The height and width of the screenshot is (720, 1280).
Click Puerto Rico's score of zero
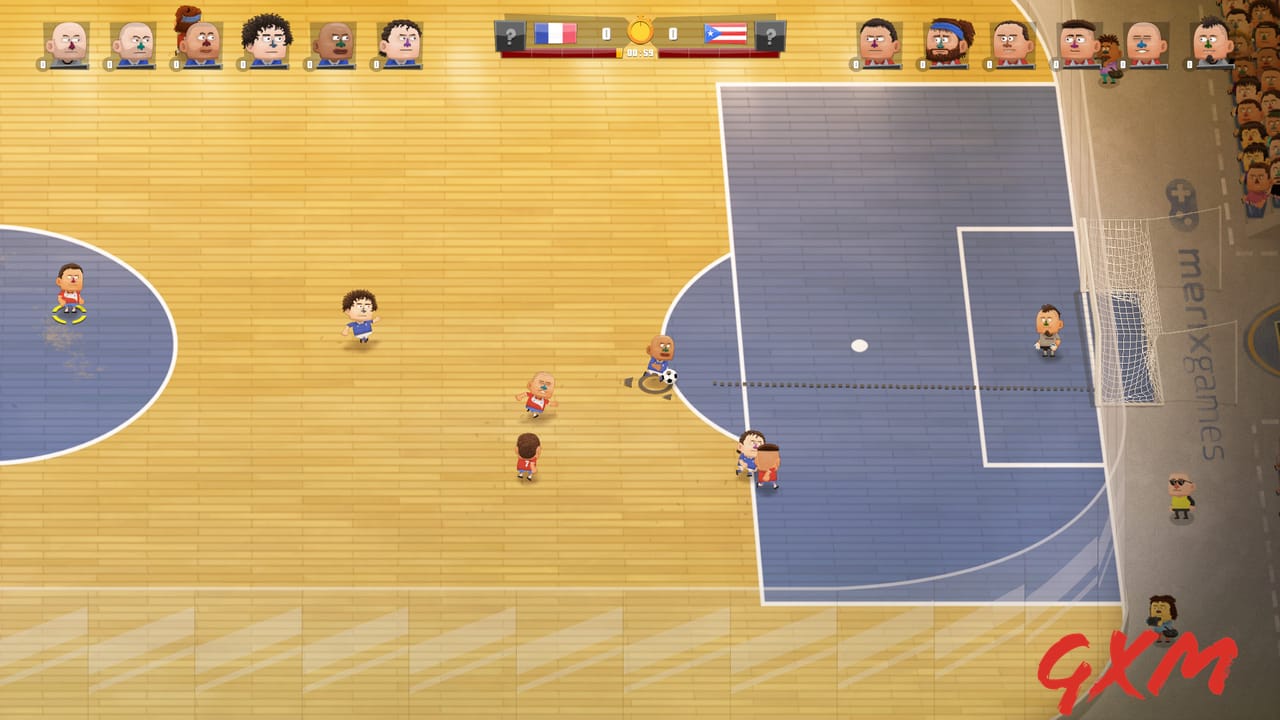coord(675,32)
